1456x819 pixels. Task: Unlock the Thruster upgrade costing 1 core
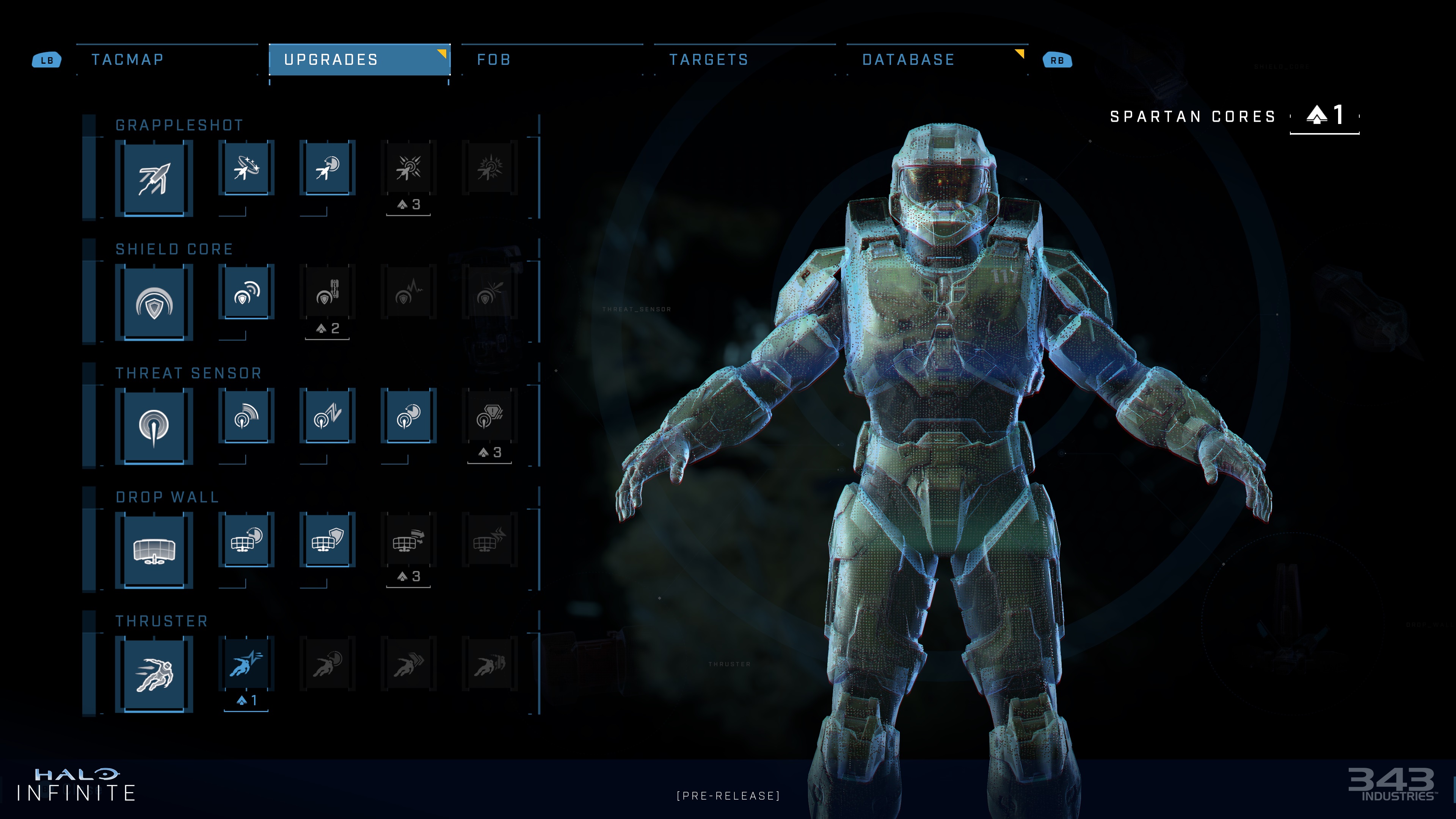tap(246, 664)
